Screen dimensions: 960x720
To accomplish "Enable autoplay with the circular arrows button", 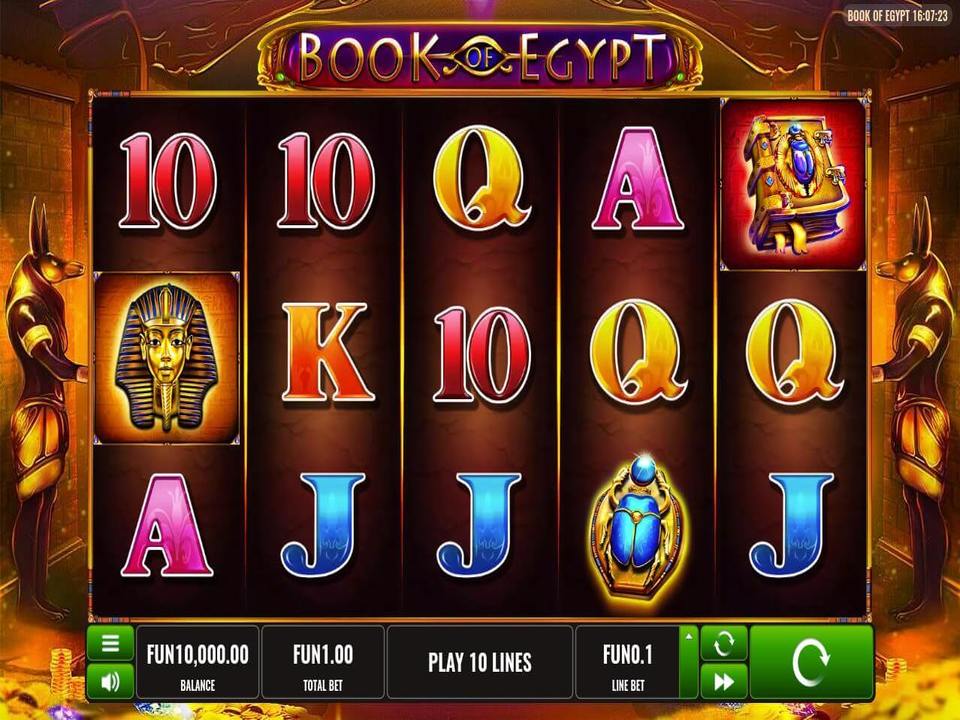I will 723,644.
